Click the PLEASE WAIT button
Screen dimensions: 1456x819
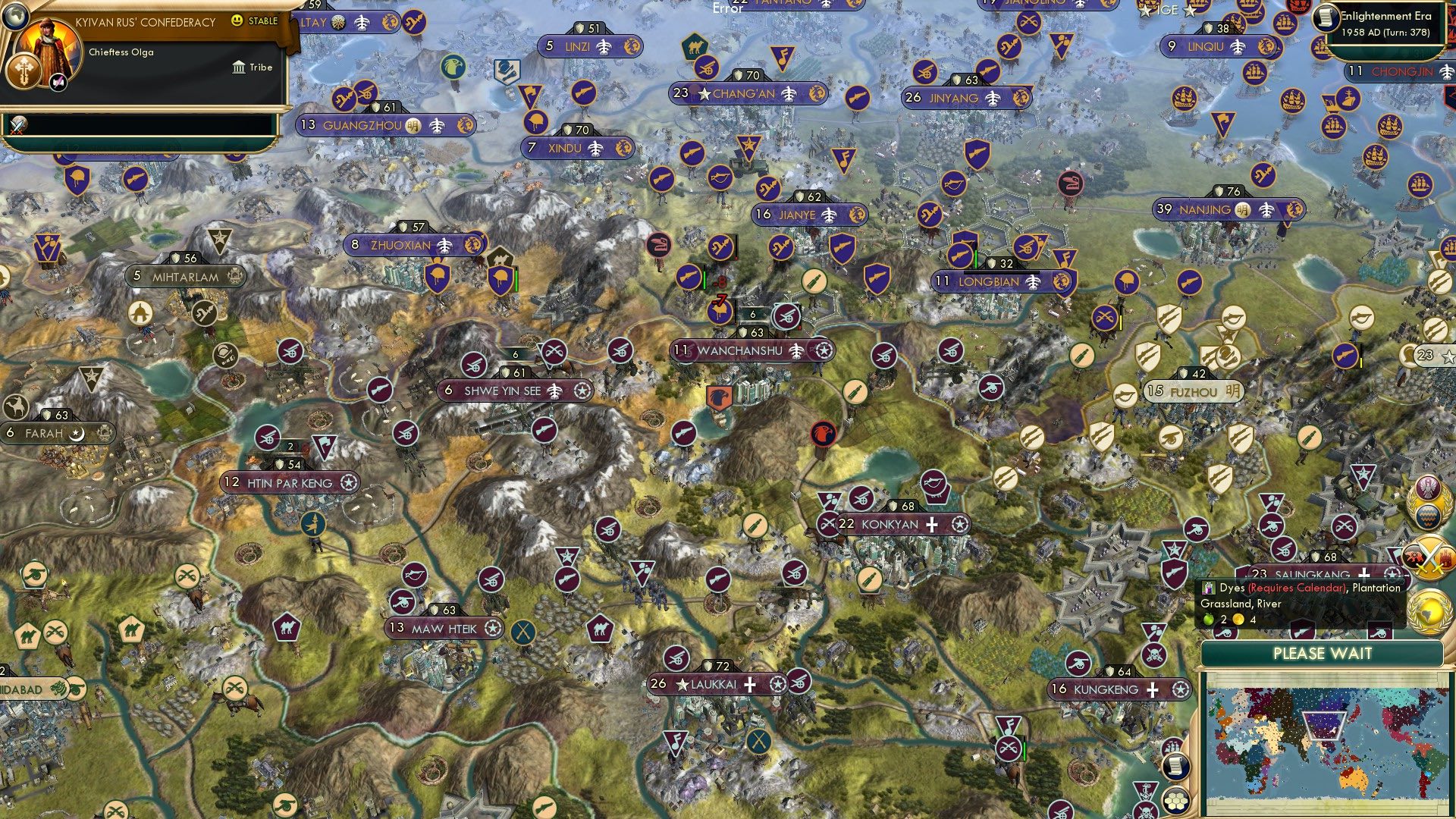[x=1323, y=654]
